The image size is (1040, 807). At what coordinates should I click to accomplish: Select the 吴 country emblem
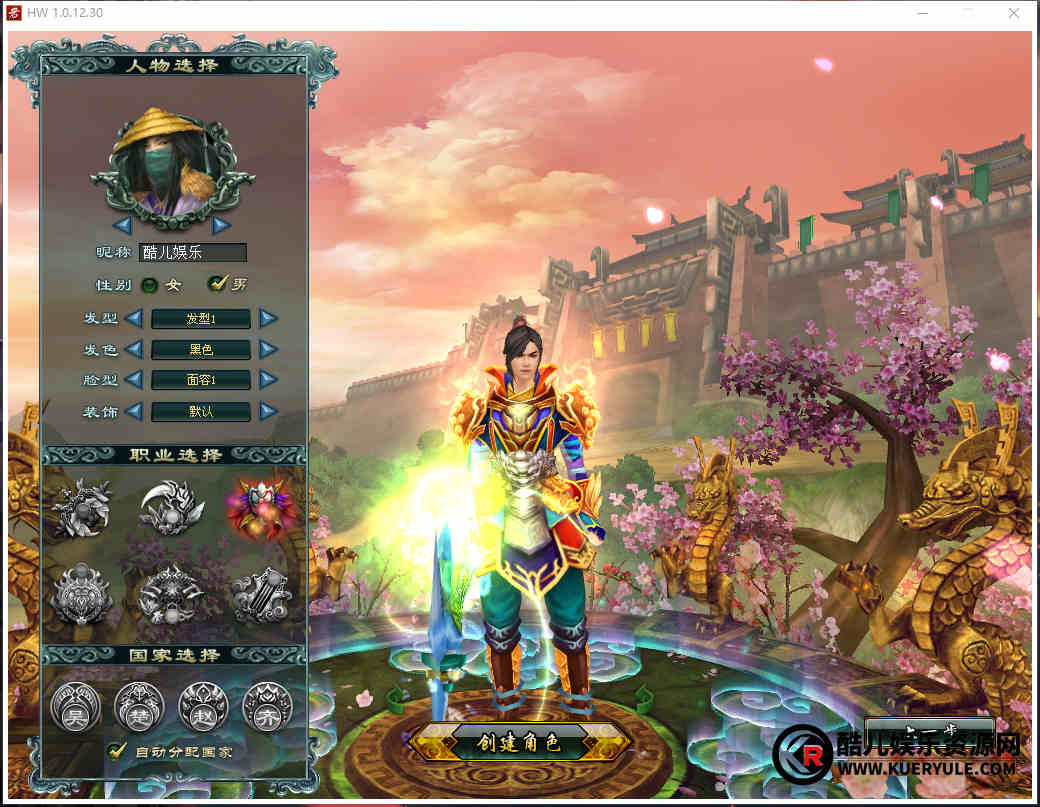pos(74,707)
